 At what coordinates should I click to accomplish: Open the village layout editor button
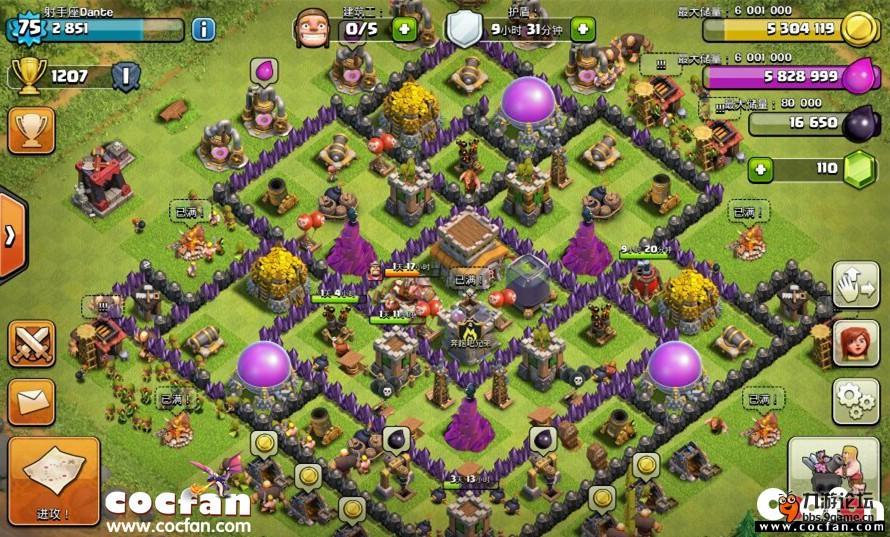tap(855, 286)
